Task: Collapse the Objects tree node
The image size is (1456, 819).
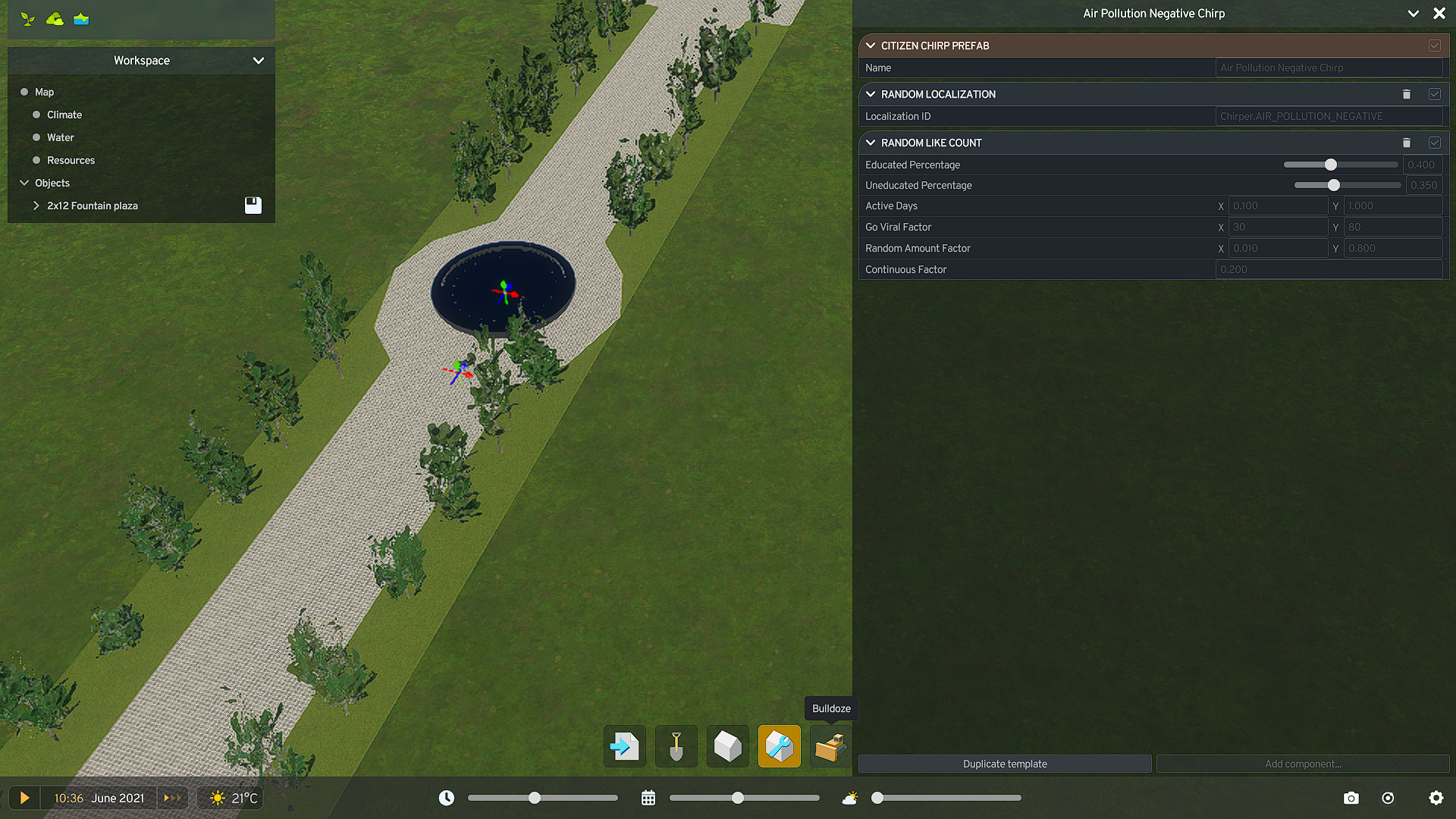Action: [24, 183]
